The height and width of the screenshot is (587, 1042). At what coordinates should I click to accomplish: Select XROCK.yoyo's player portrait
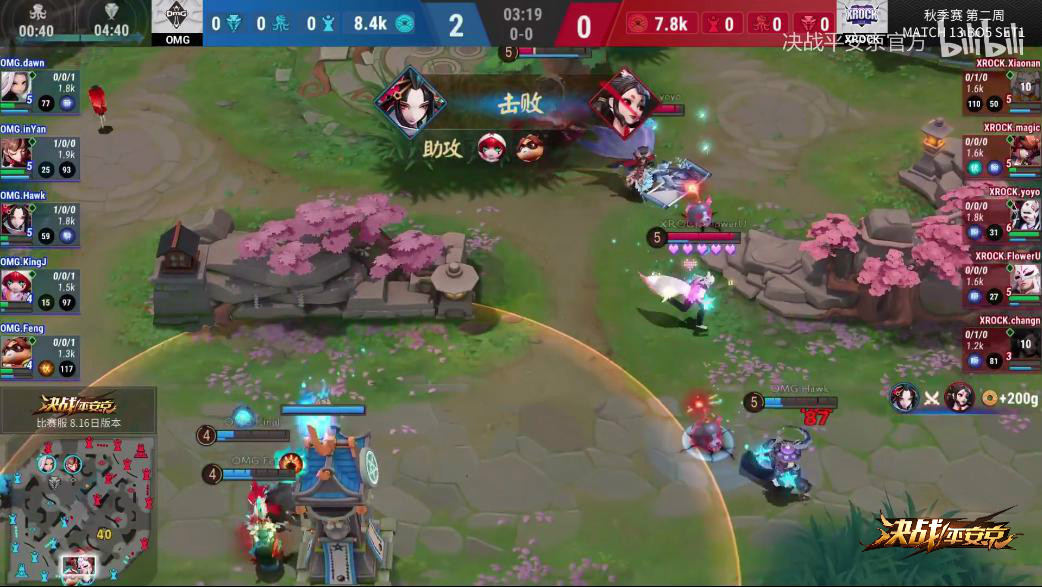1026,216
